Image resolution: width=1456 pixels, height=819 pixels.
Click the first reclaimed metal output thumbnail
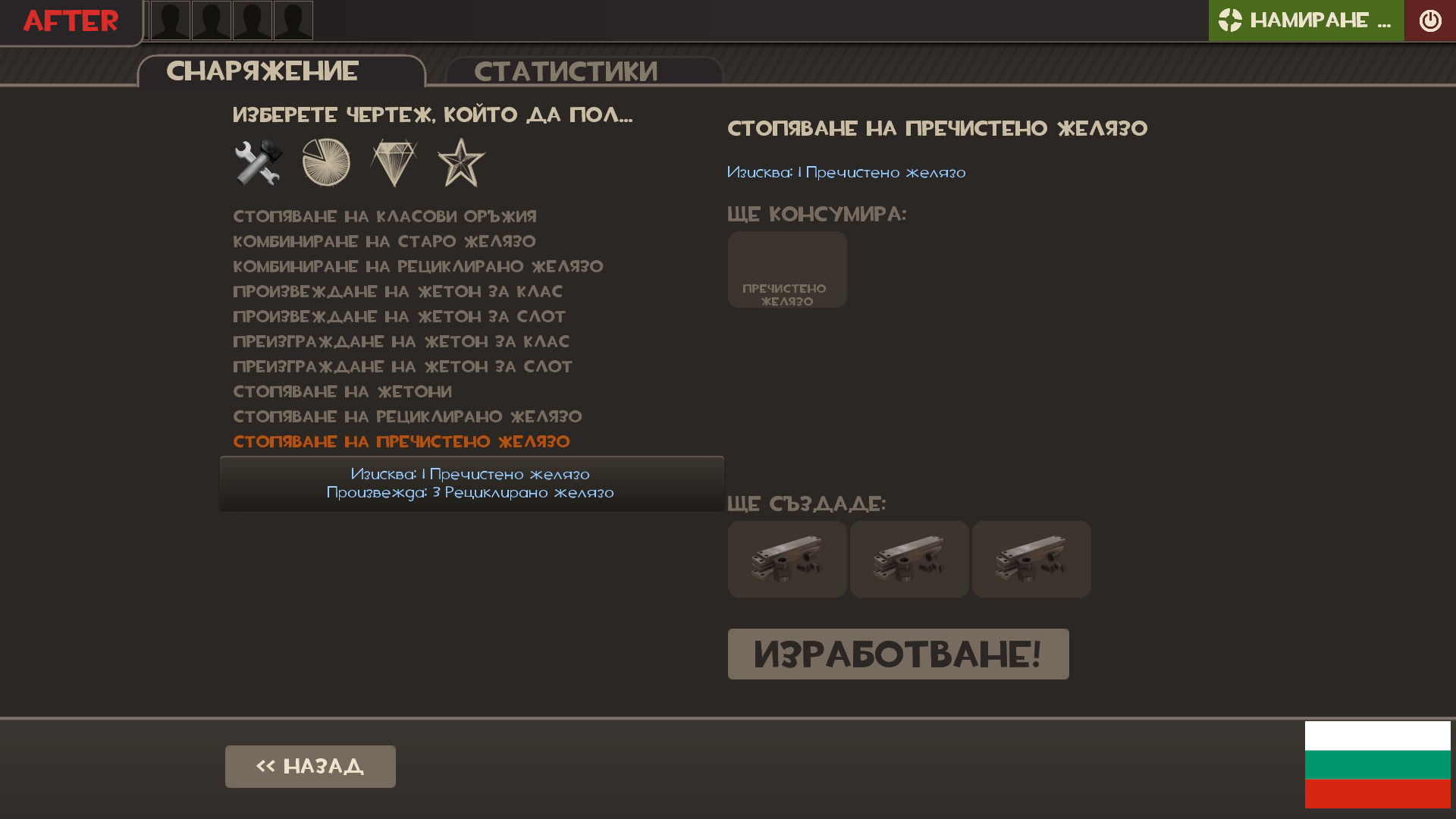click(786, 559)
